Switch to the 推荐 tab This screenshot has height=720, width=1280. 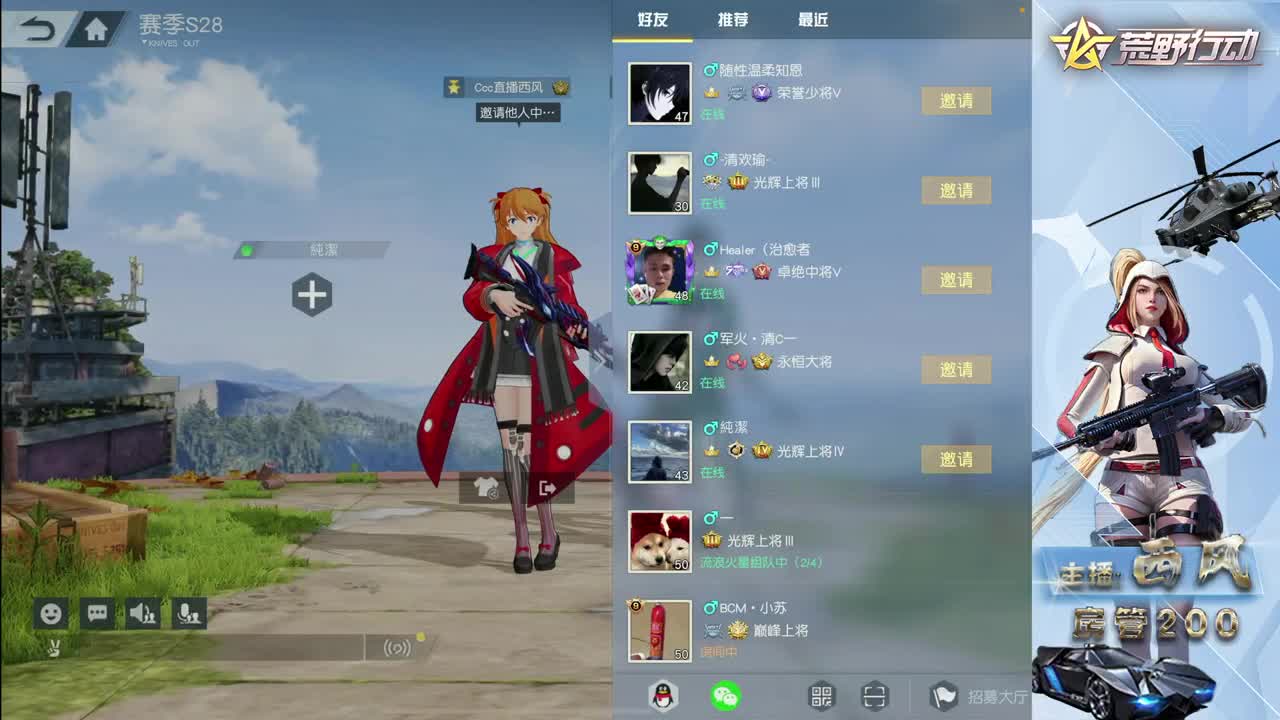[x=731, y=20]
